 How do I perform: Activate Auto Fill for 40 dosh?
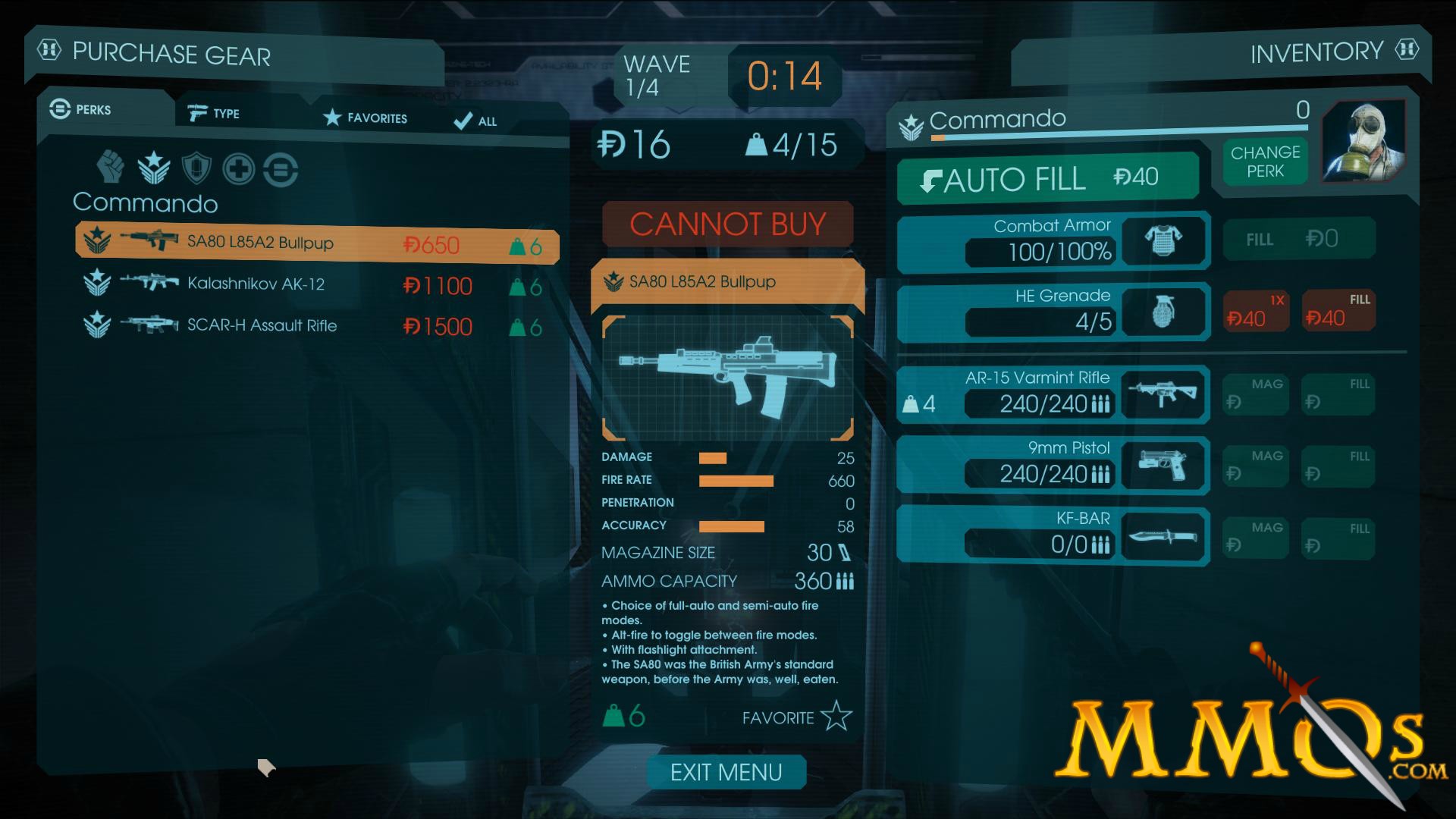(x=1046, y=179)
